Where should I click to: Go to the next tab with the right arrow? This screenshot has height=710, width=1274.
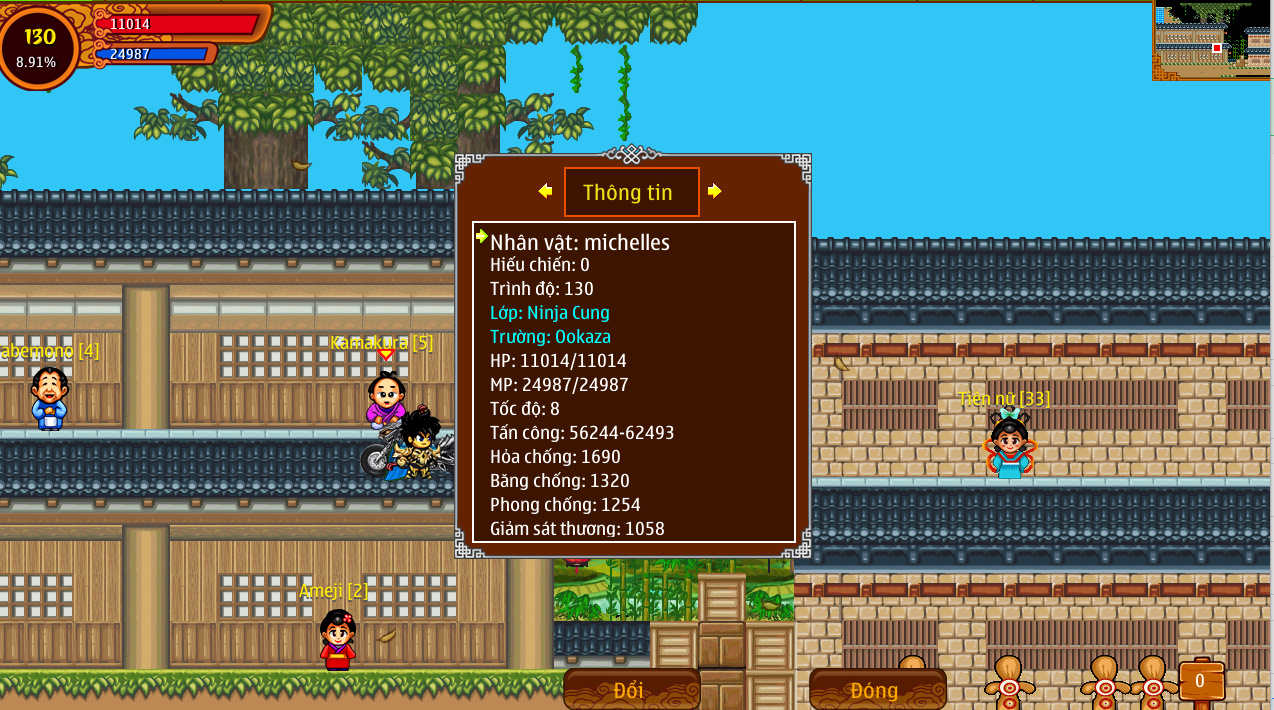pyautogui.click(x=714, y=191)
